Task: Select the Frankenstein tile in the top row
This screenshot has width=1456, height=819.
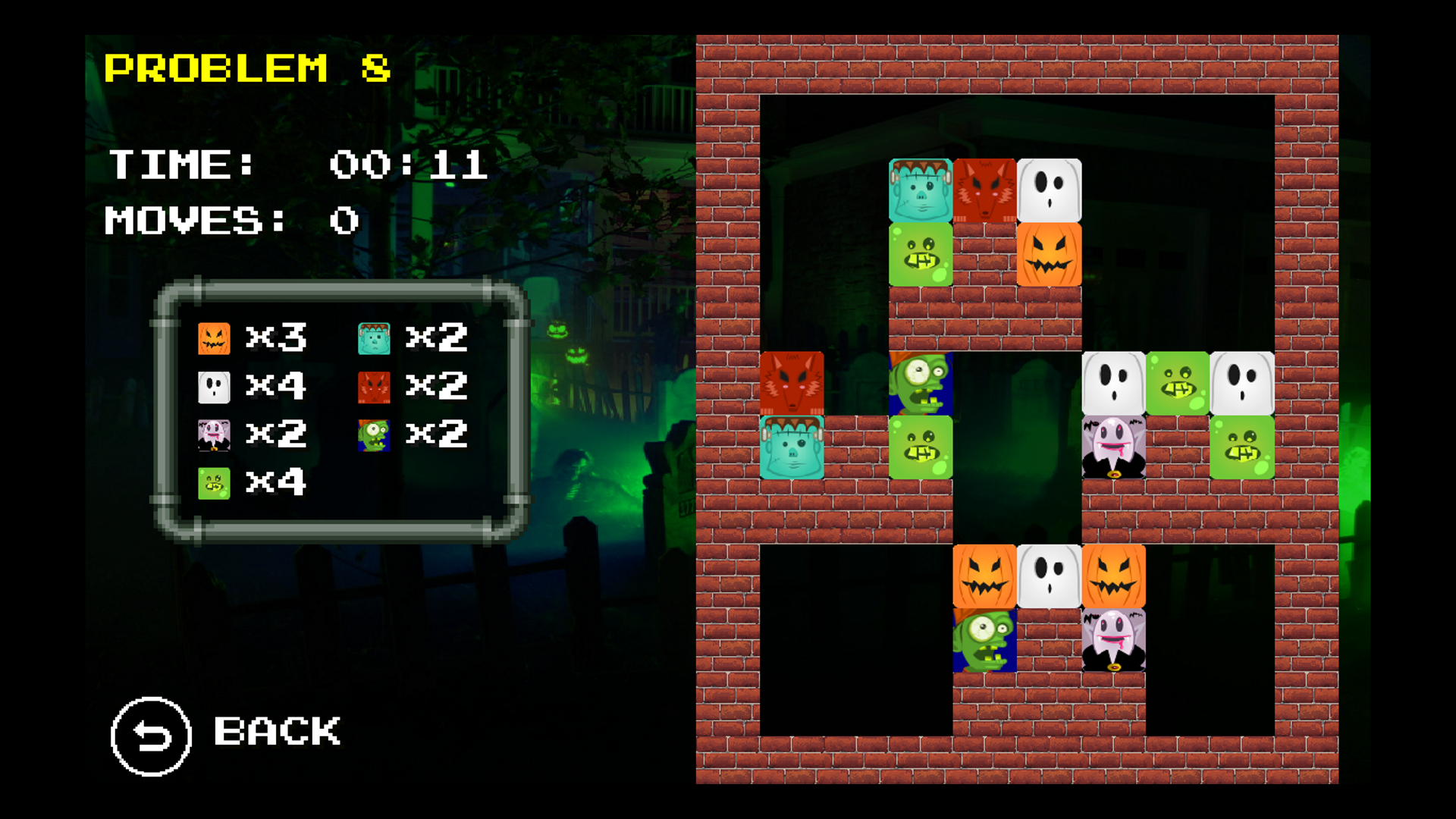Action: tap(919, 190)
